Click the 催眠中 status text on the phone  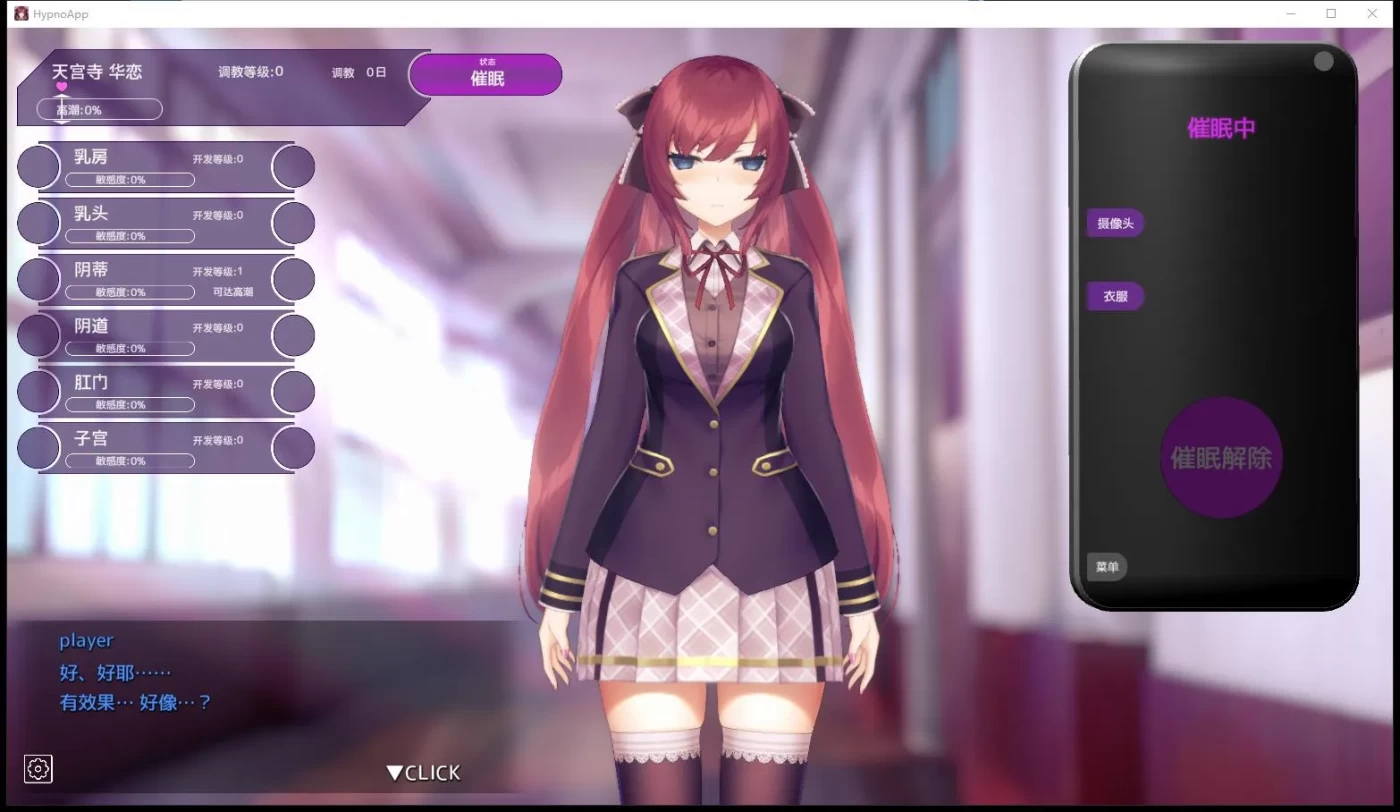click(1220, 128)
